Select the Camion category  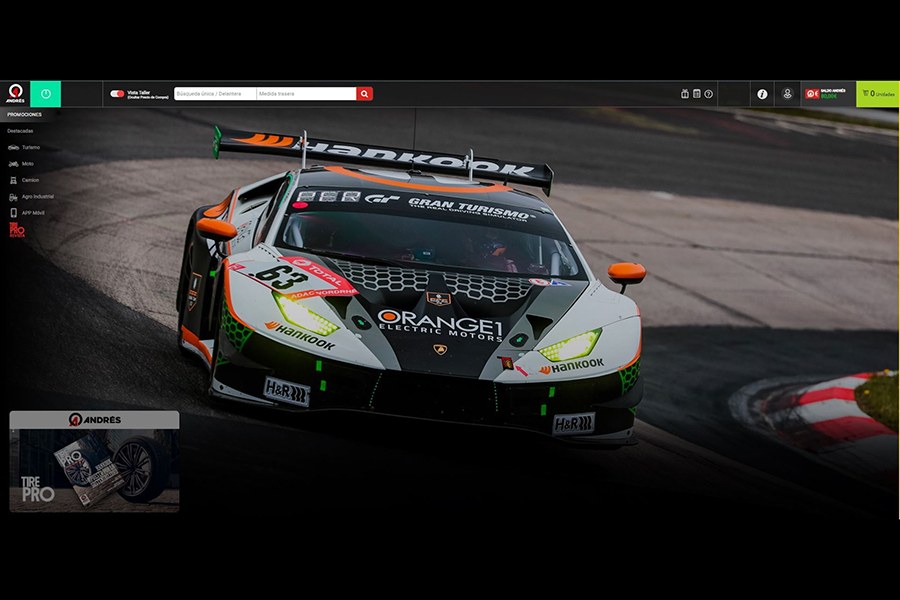30,180
